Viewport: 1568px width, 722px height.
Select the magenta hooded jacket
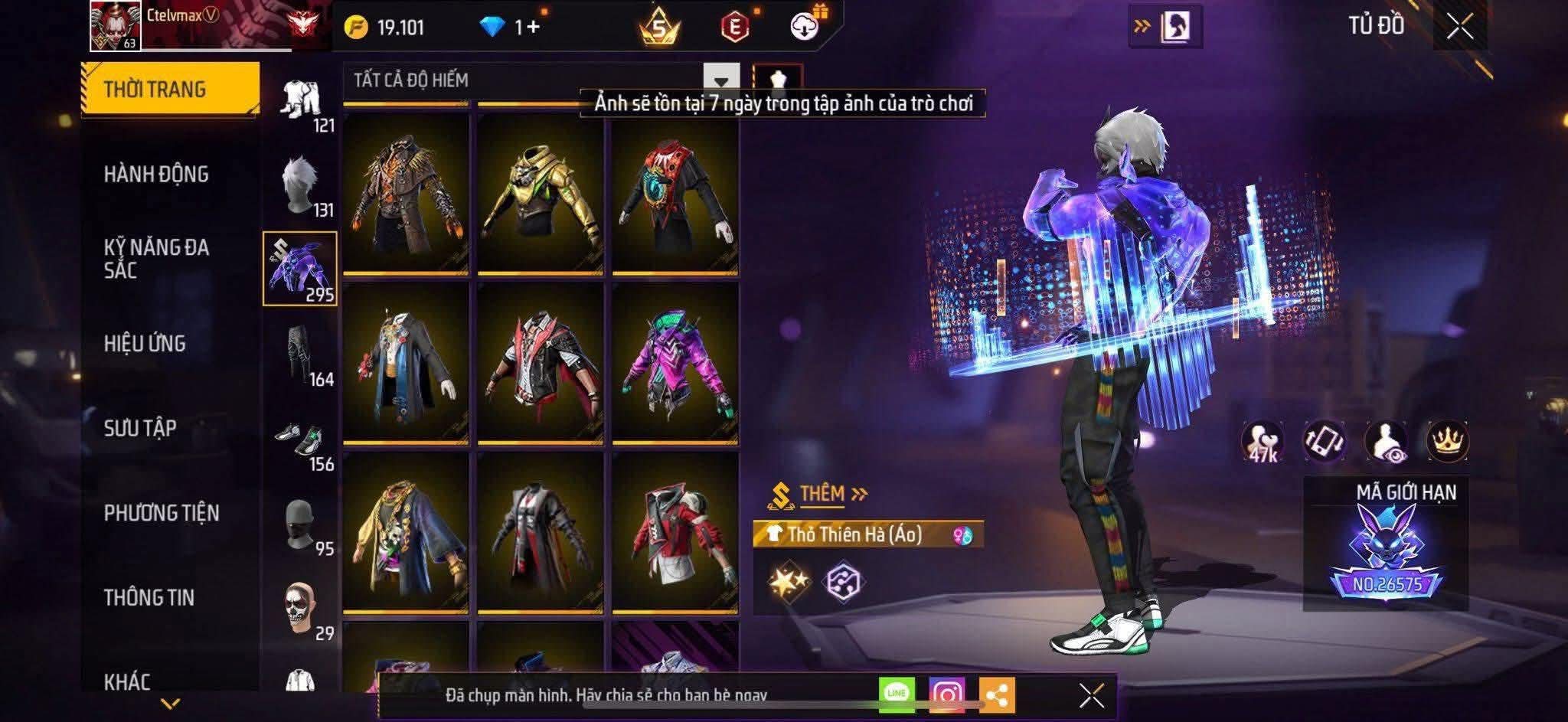click(675, 363)
